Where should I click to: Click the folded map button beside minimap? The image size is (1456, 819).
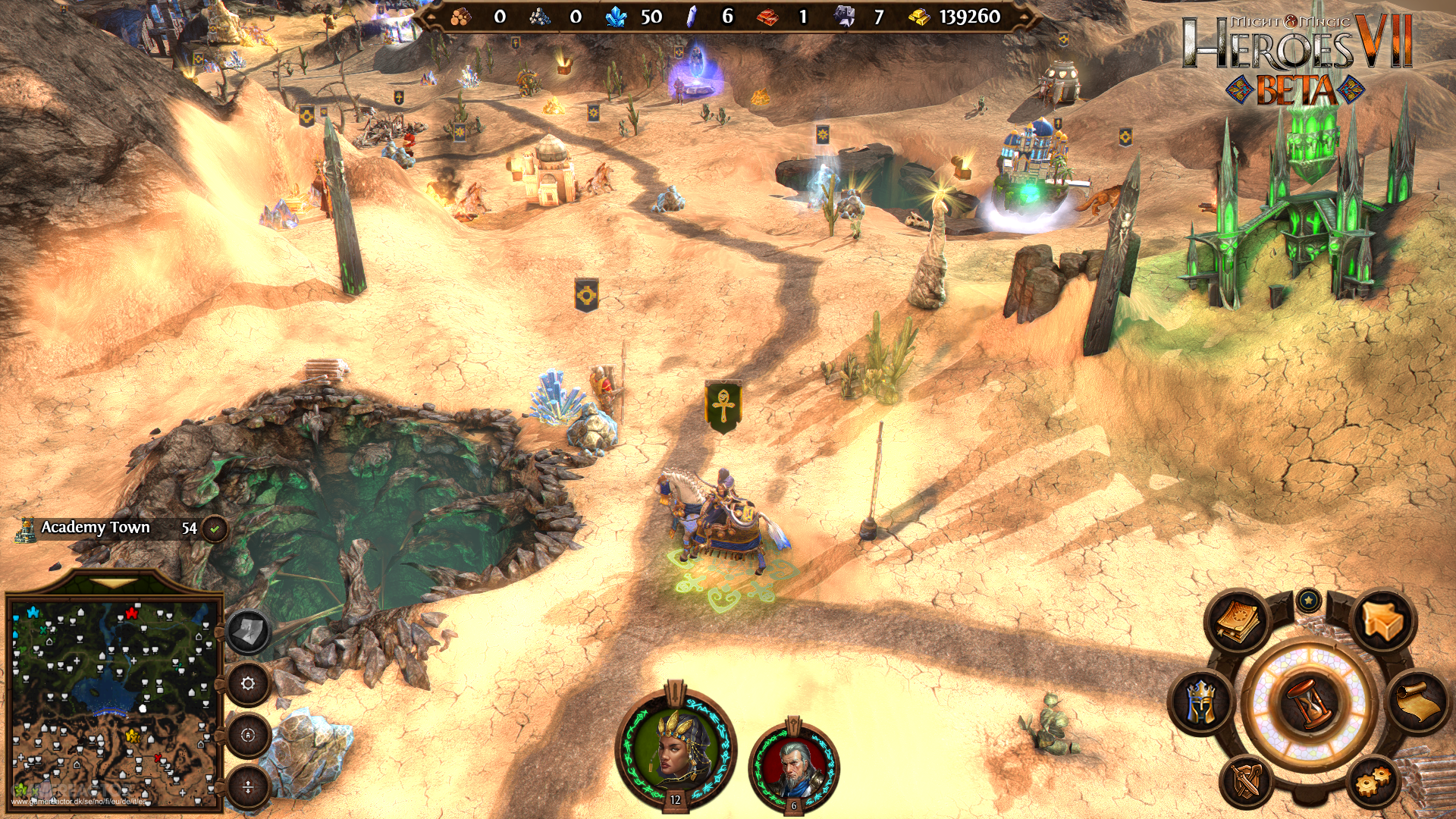[x=248, y=632]
